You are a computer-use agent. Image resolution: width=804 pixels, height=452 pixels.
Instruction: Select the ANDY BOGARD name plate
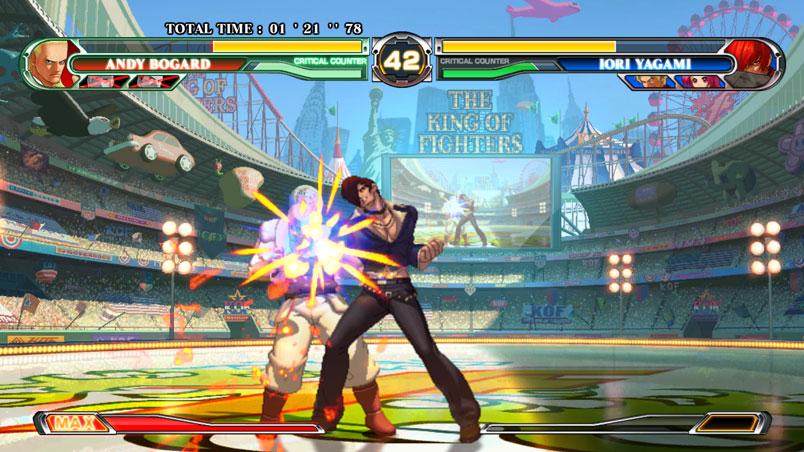157,64
